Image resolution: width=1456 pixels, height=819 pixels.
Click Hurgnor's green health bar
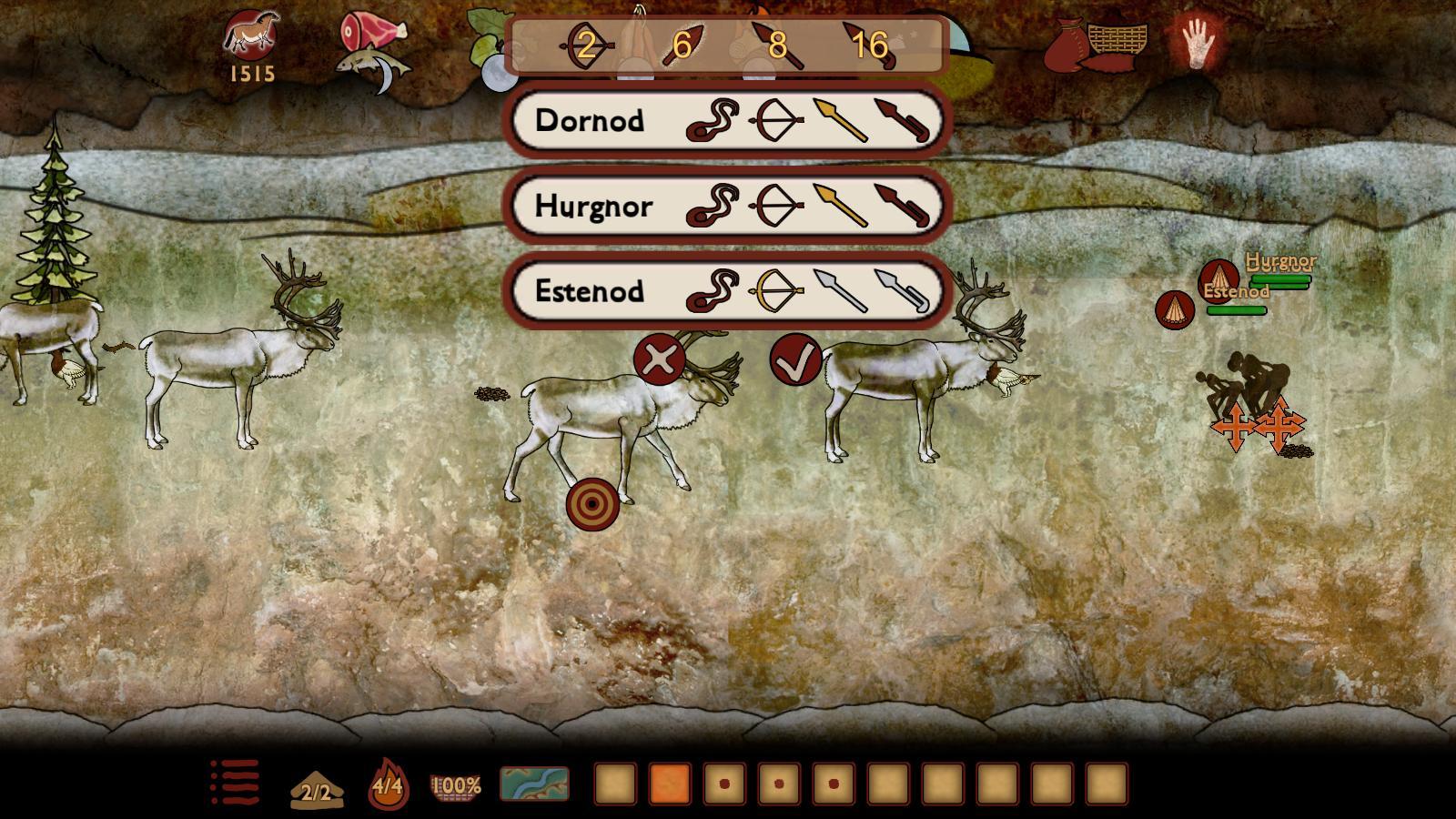point(1280,279)
